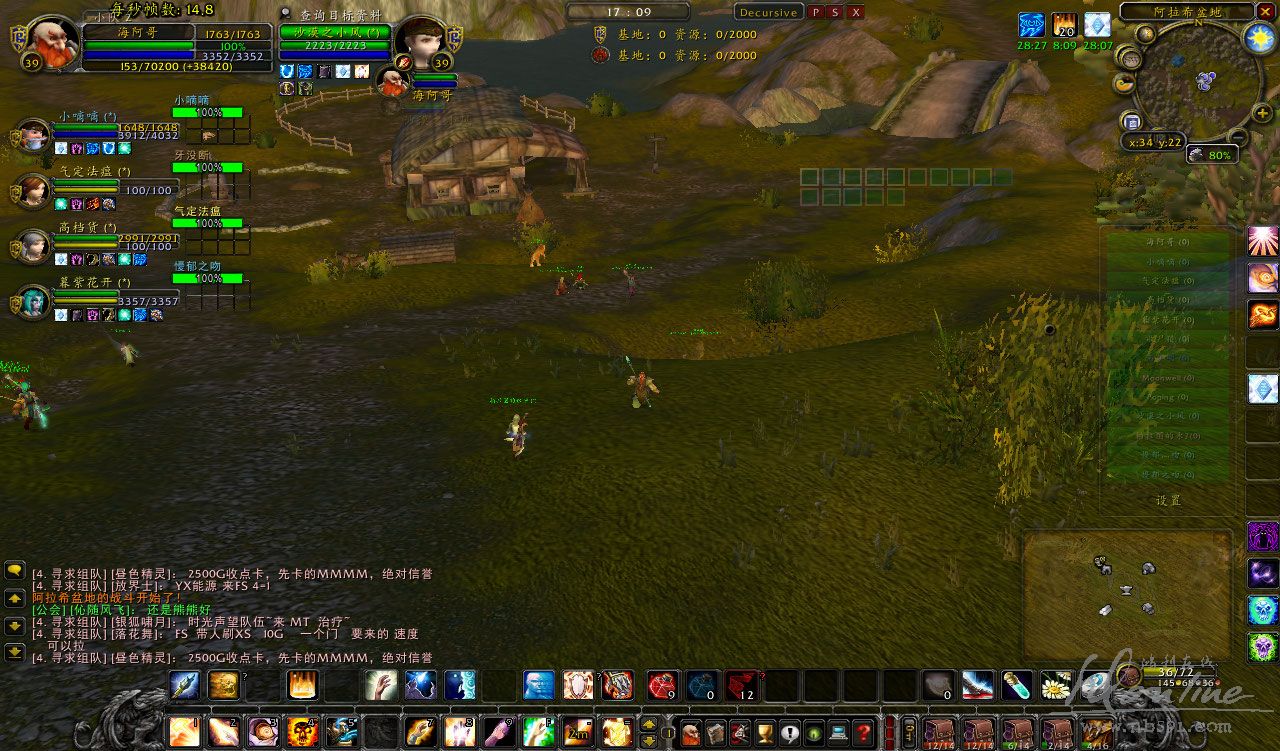Select party member 高档货's portrait

(33, 245)
